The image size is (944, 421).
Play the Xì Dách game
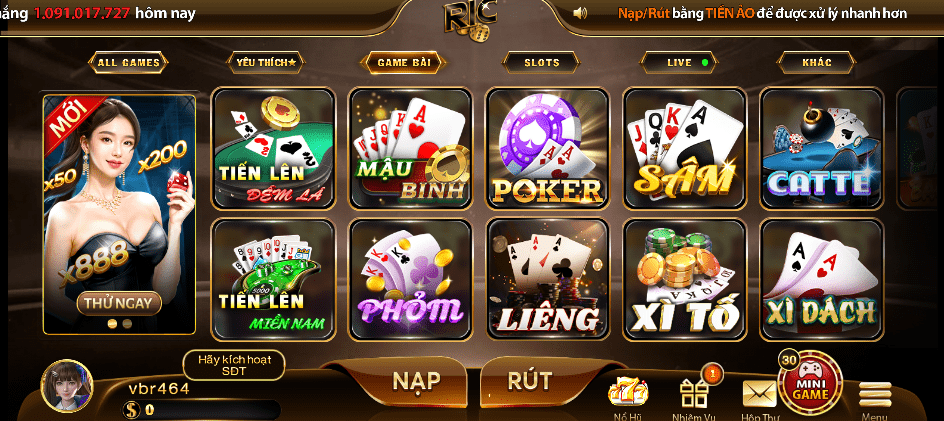[821, 279]
